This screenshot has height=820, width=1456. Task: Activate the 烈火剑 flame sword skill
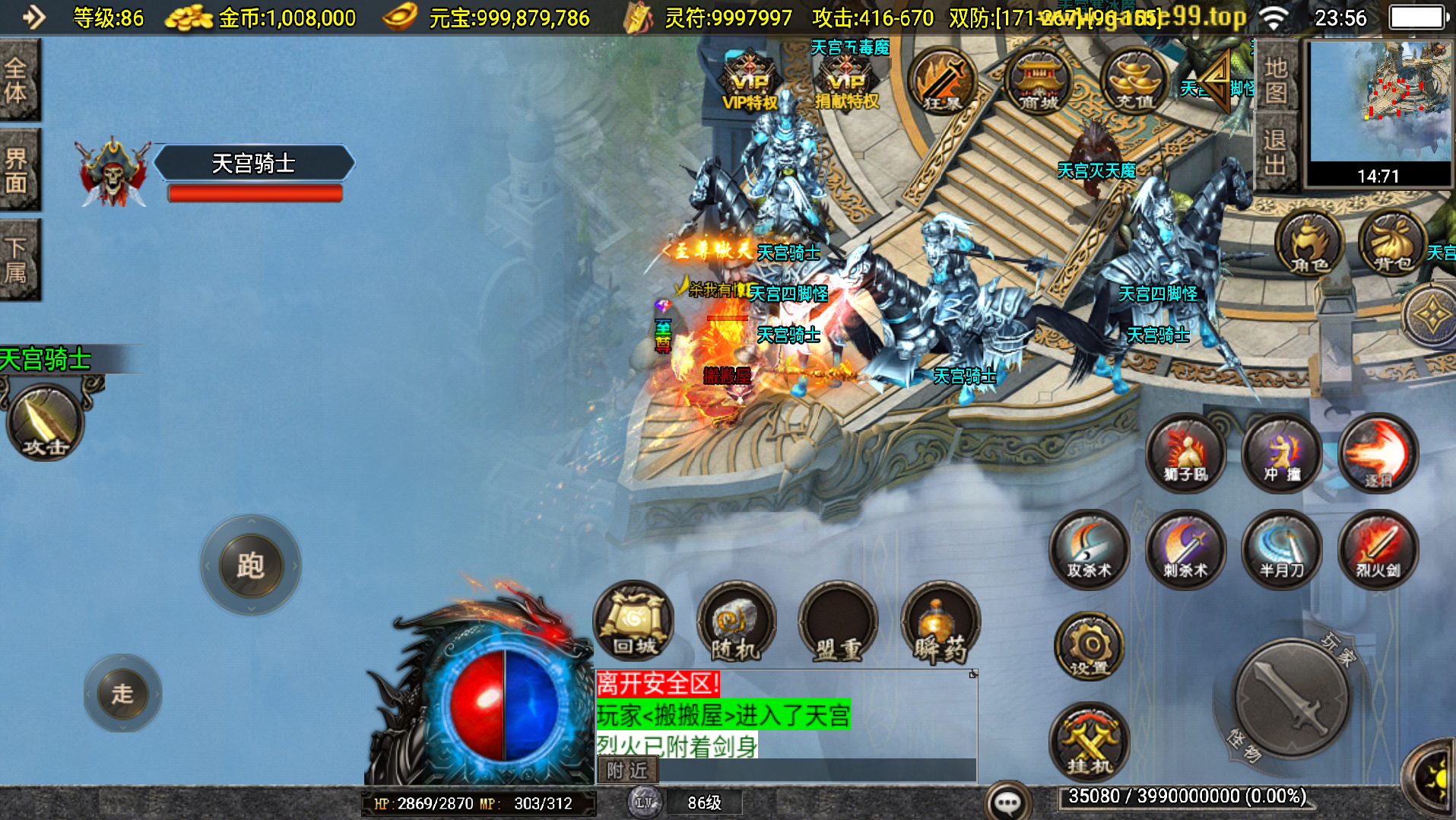click(x=1378, y=549)
